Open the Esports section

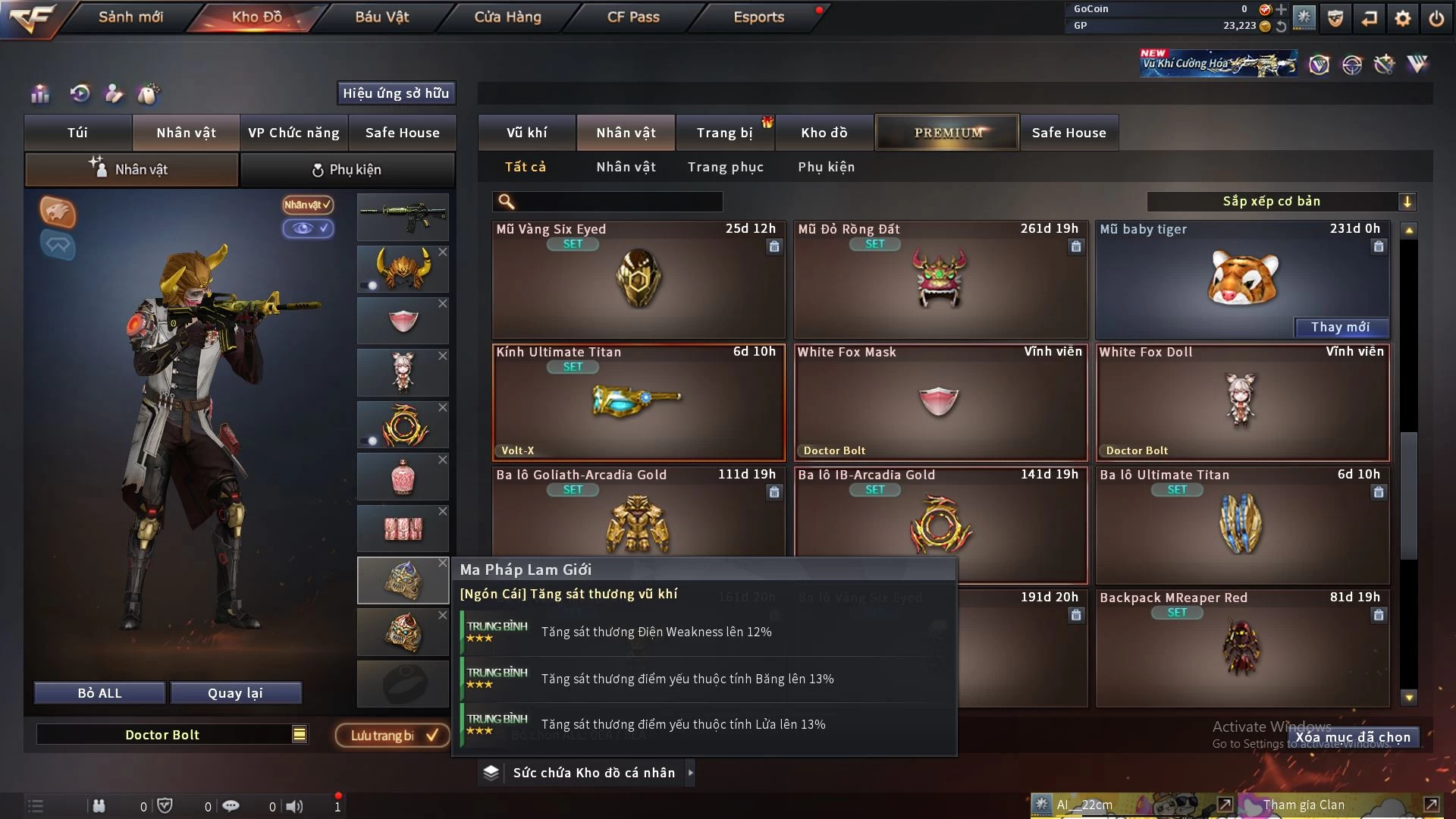pos(758,17)
